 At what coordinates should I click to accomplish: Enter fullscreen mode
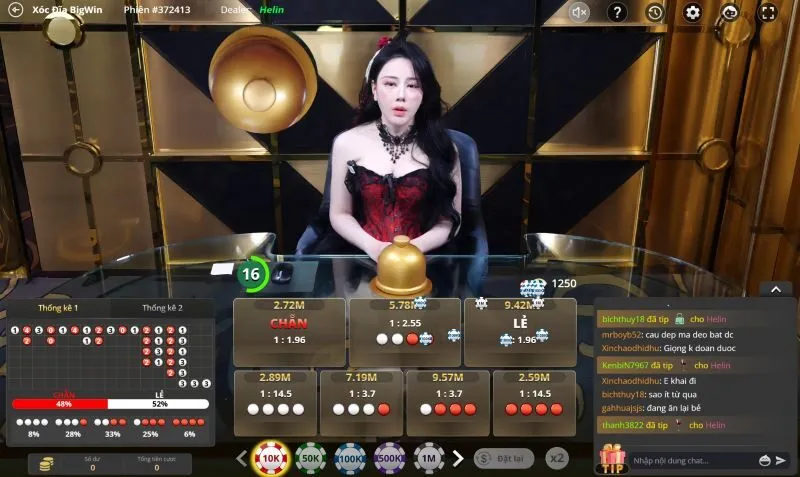767,13
